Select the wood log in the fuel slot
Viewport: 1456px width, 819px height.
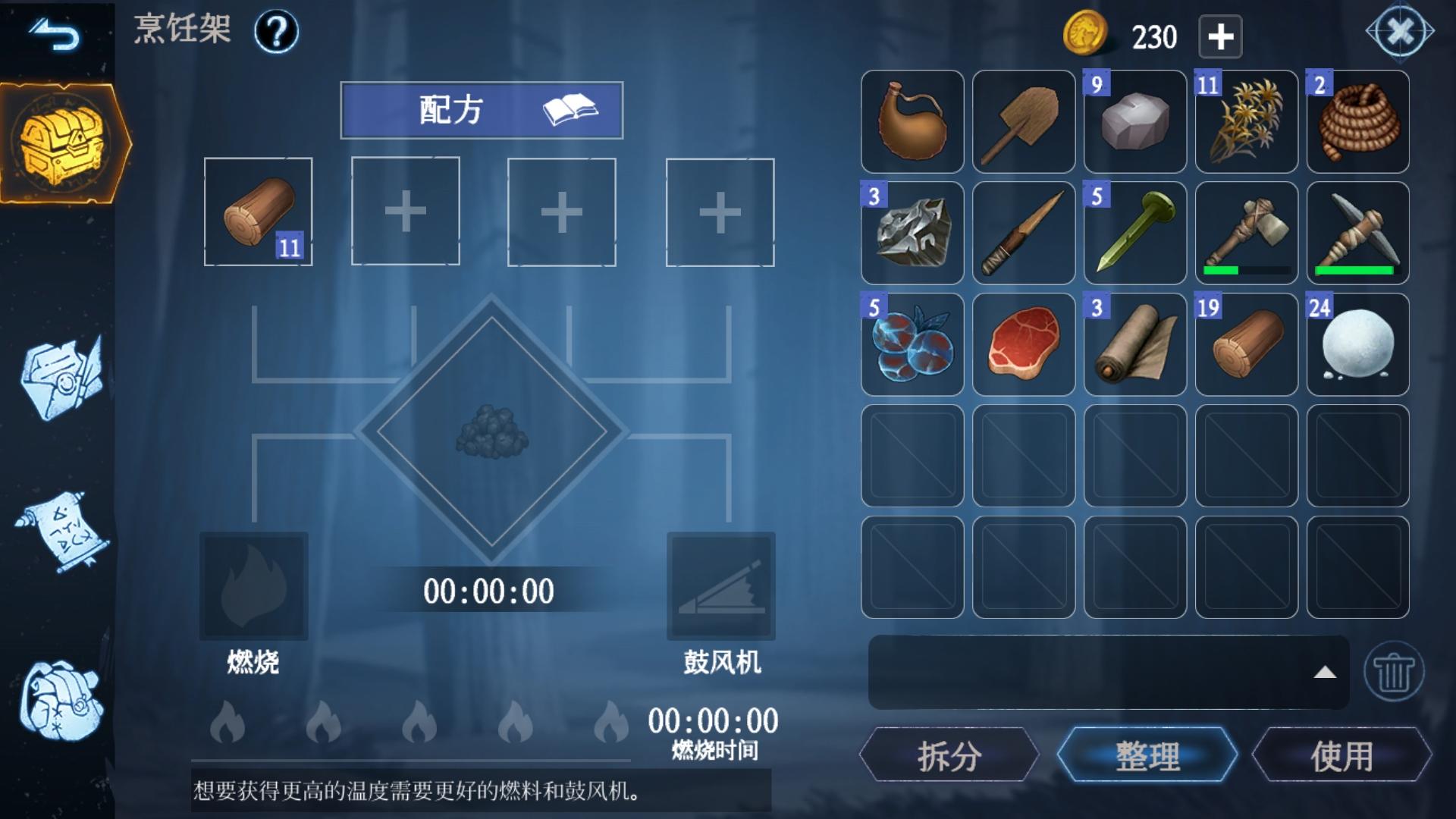pos(258,212)
